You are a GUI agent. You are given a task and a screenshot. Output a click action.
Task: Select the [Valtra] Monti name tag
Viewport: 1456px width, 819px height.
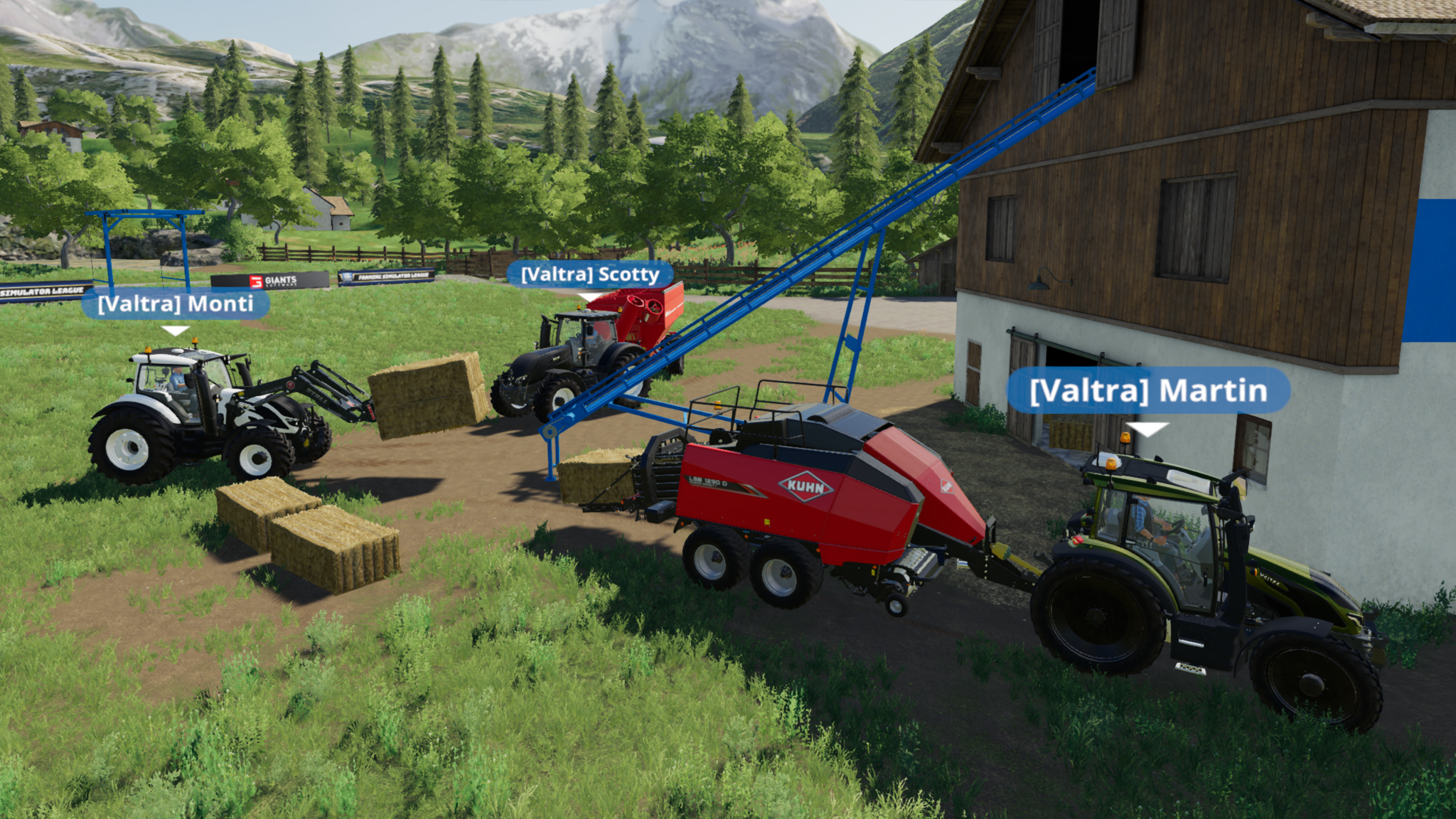[x=176, y=304]
